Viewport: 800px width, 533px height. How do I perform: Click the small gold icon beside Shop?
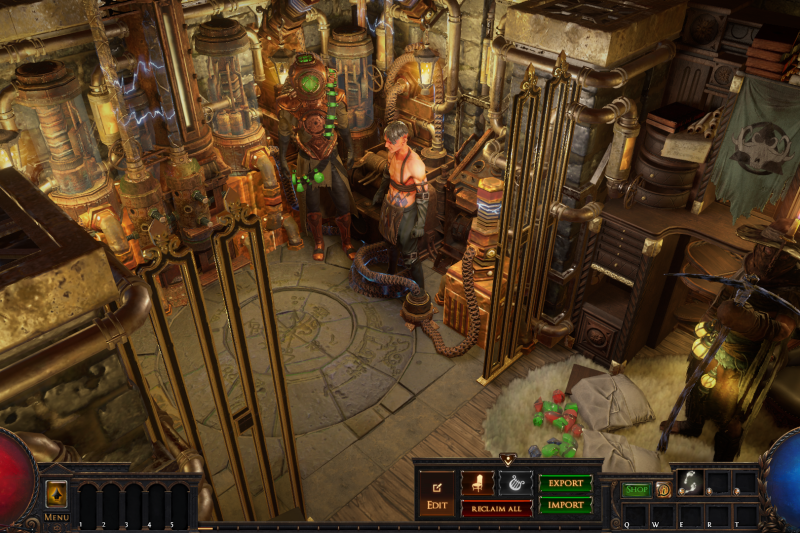tap(663, 490)
